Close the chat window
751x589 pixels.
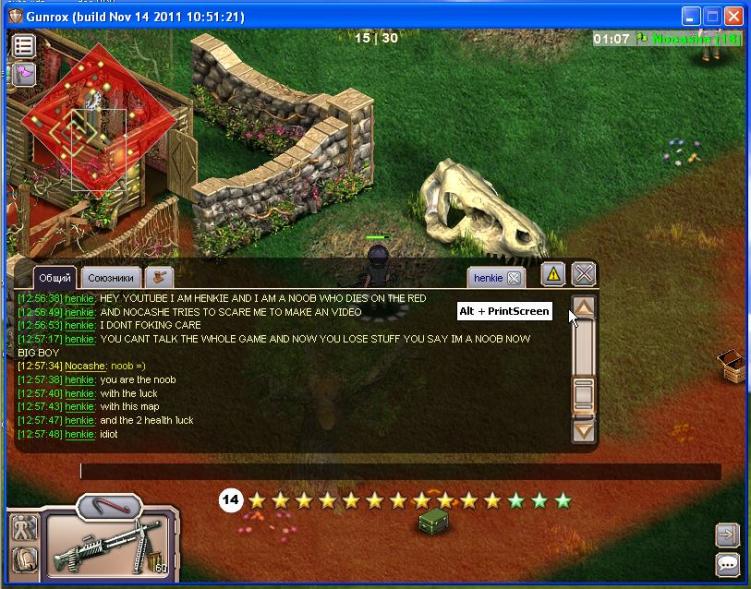(x=584, y=274)
